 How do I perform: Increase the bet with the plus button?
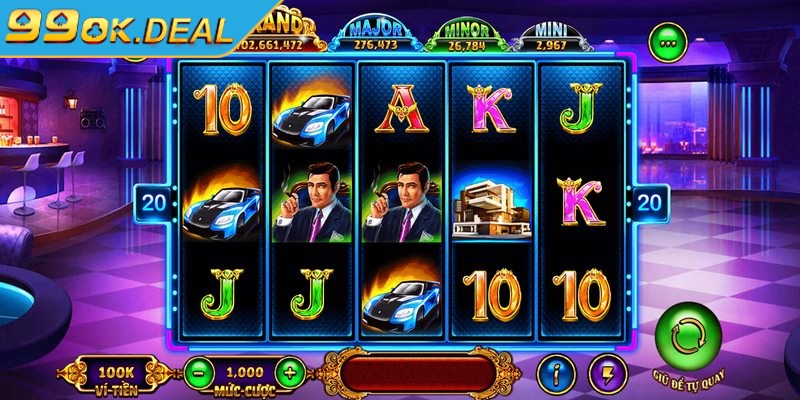pos(289,372)
